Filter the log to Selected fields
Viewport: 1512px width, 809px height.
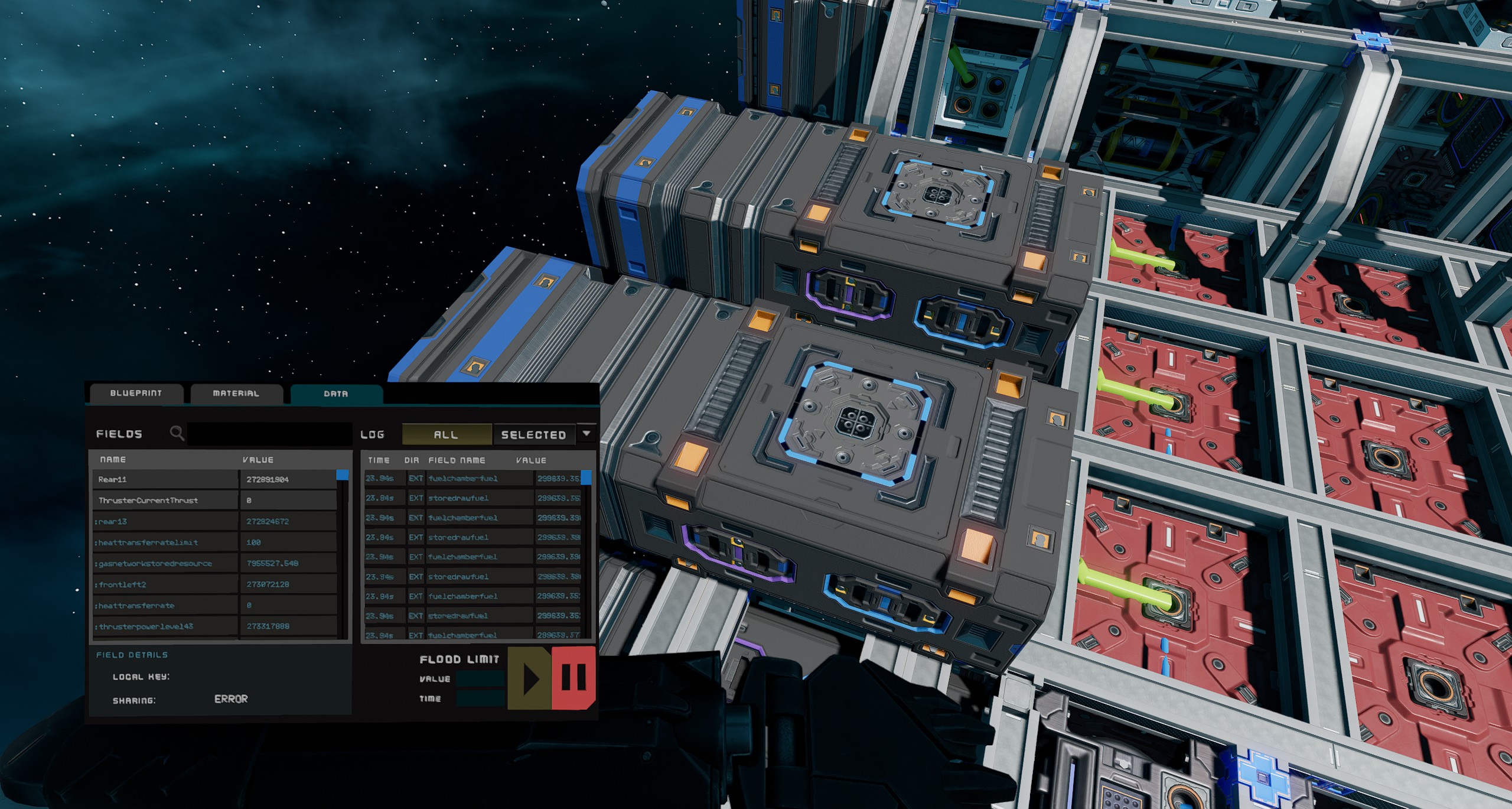point(533,435)
